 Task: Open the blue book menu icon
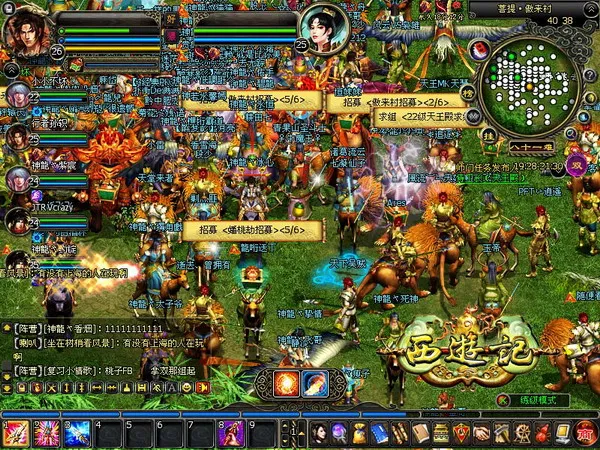[379, 433]
